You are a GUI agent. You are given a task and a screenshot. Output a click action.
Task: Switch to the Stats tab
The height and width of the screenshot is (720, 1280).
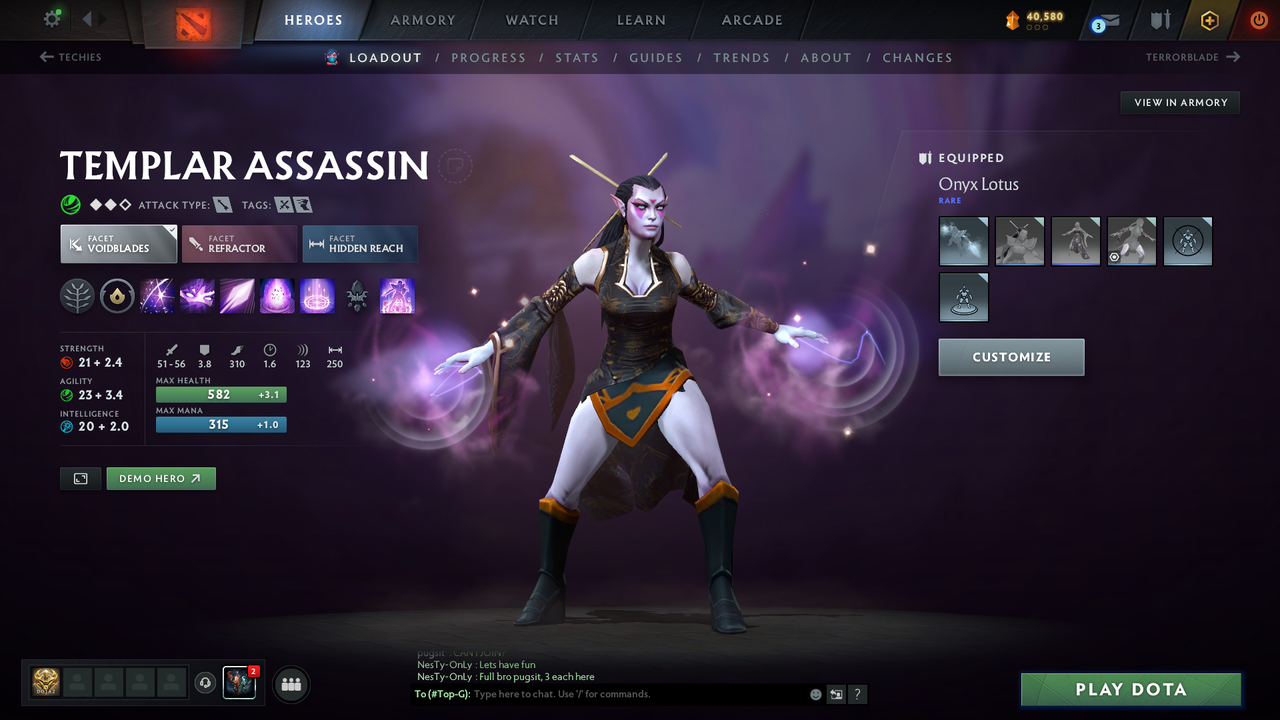coord(577,57)
